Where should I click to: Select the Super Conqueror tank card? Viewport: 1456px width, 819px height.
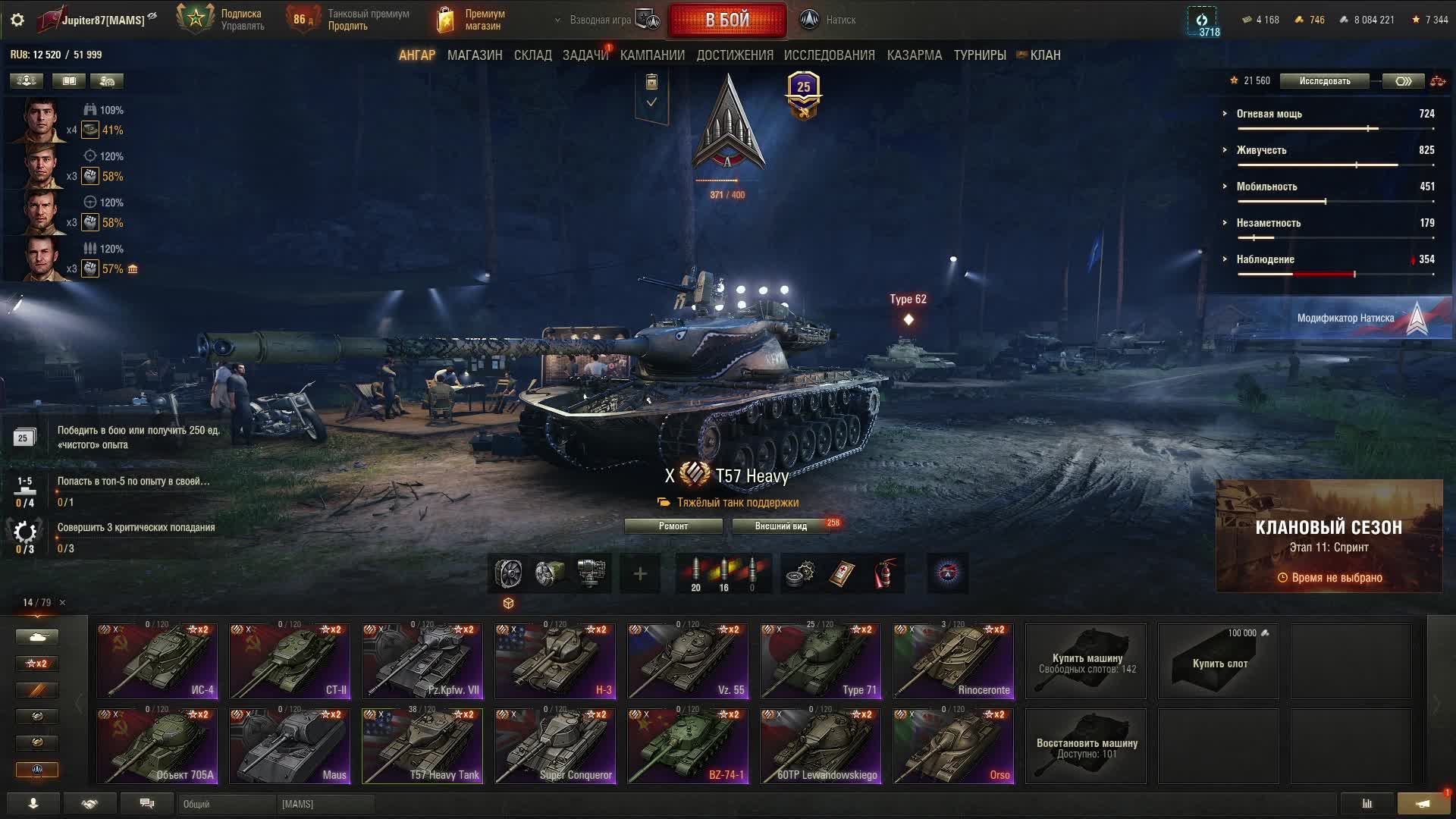[x=555, y=745]
